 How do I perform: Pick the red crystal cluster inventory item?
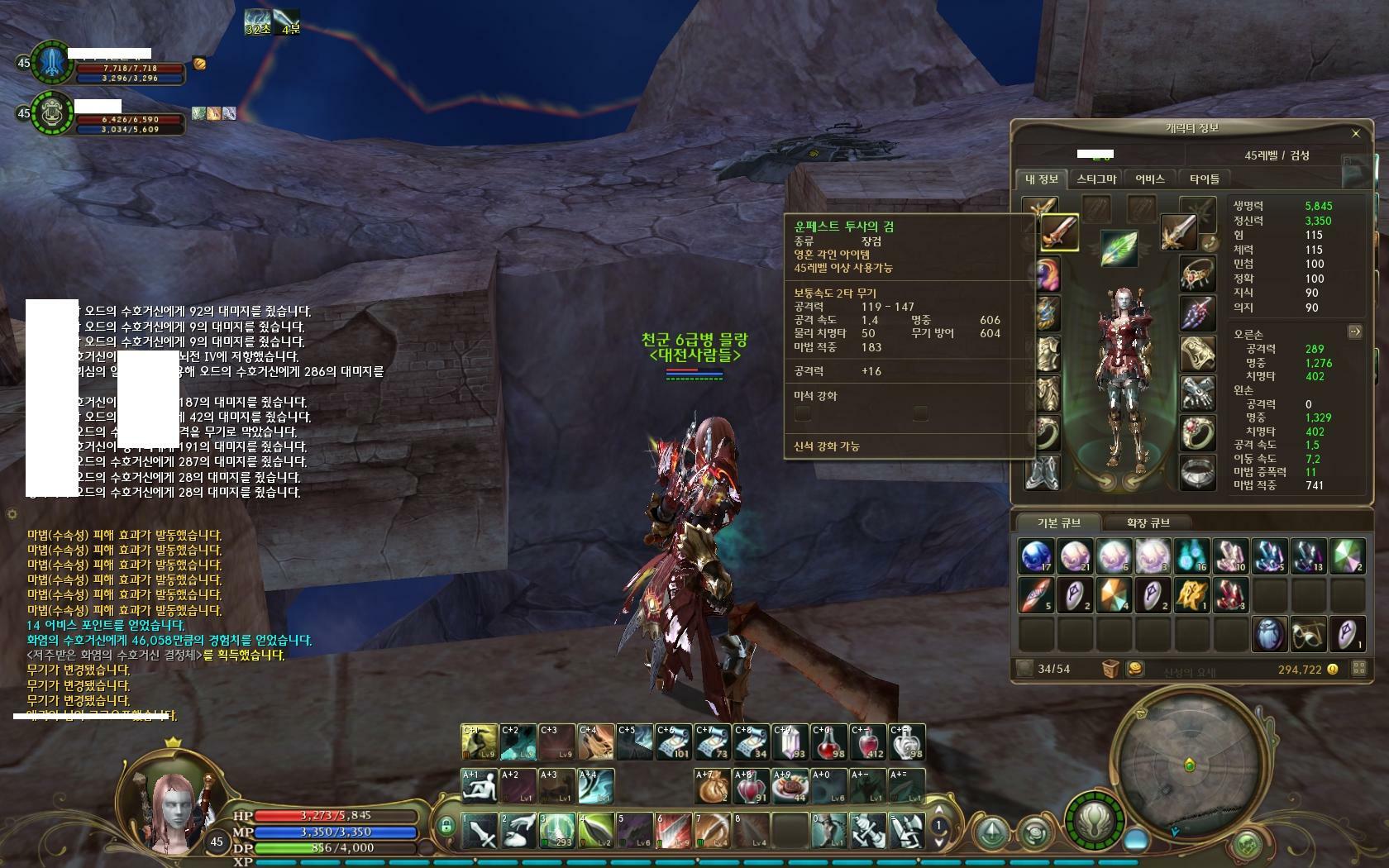[x=1231, y=595]
